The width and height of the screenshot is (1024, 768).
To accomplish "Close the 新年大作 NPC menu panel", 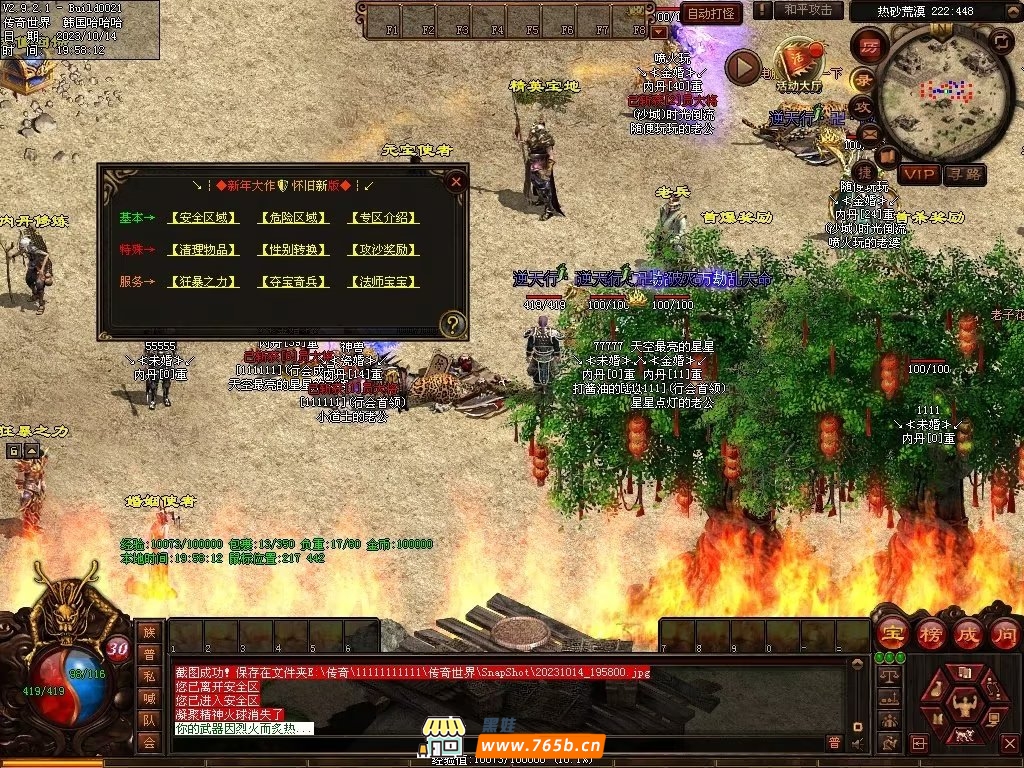I will coord(456,182).
